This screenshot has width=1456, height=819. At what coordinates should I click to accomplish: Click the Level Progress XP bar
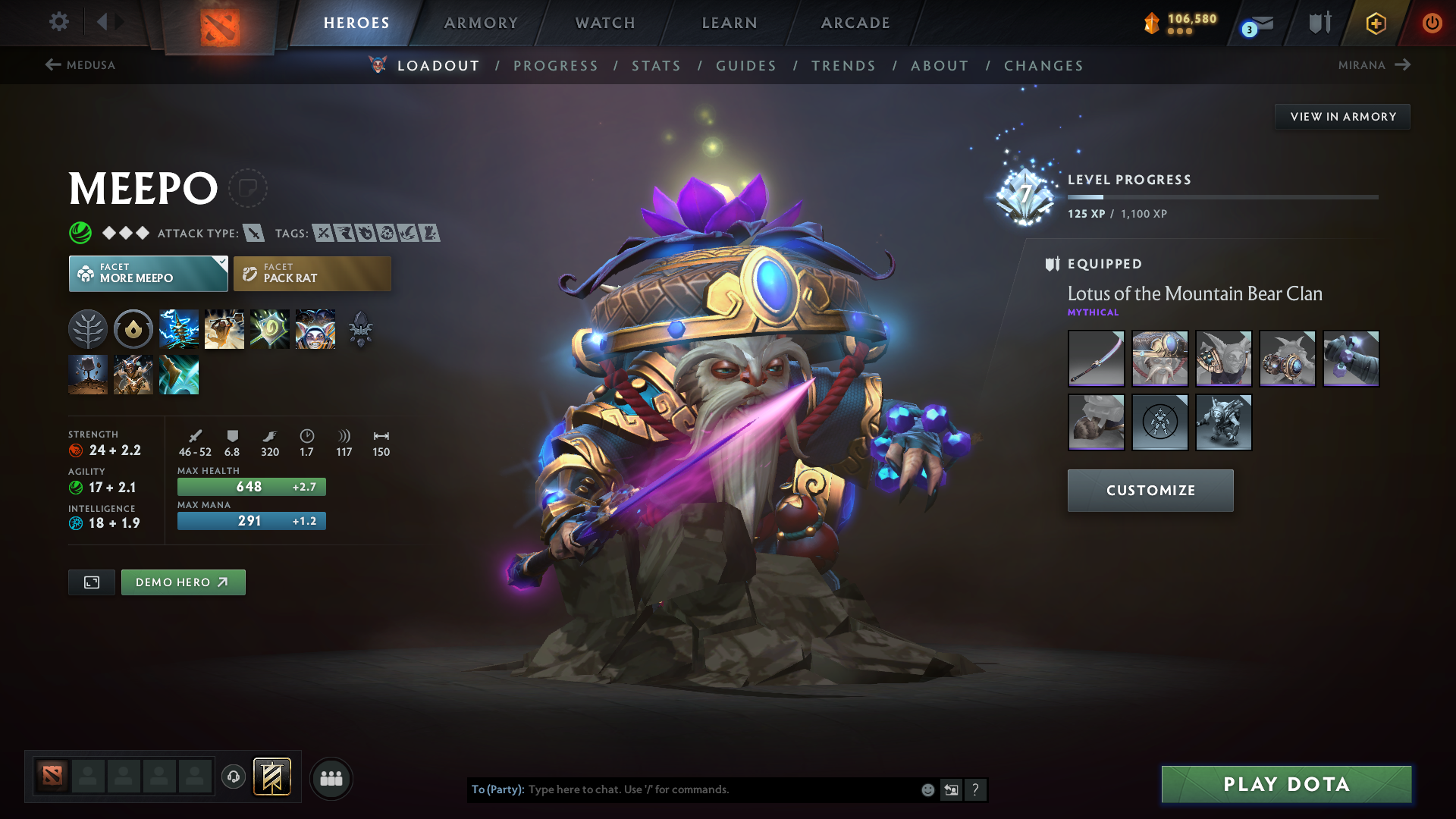1222,196
